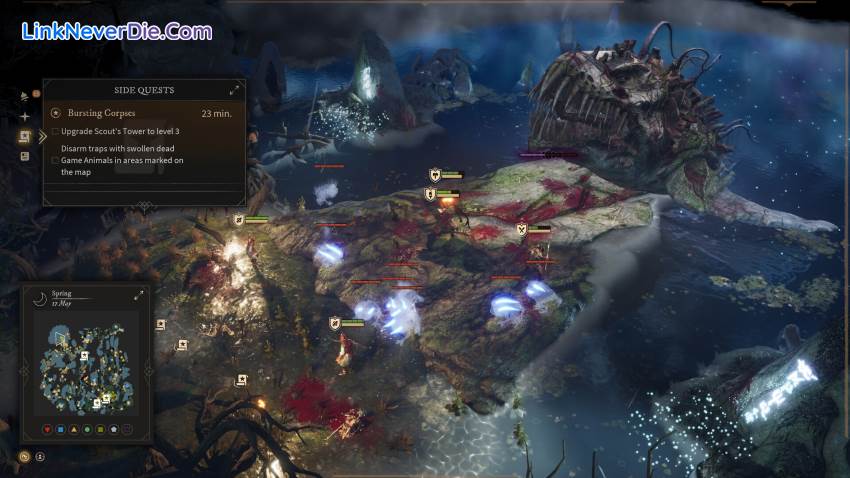Open the list tab below side quests
This screenshot has height=478, width=850.
click(25, 156)
